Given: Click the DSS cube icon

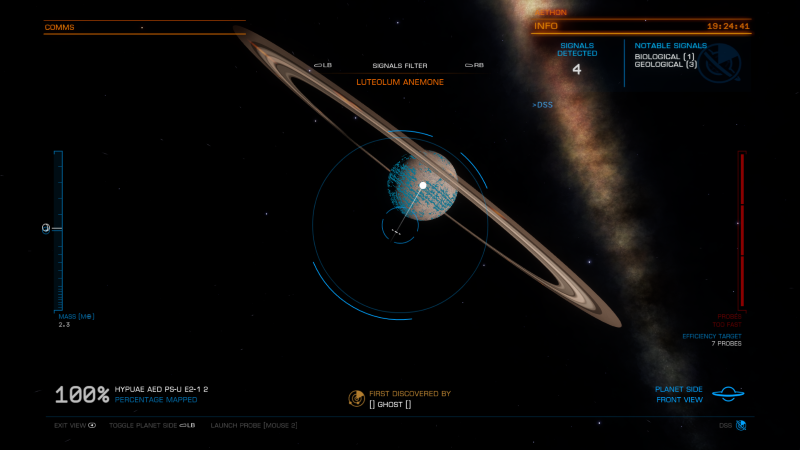Looking at the screenshot, I should (x=741, y=425).
